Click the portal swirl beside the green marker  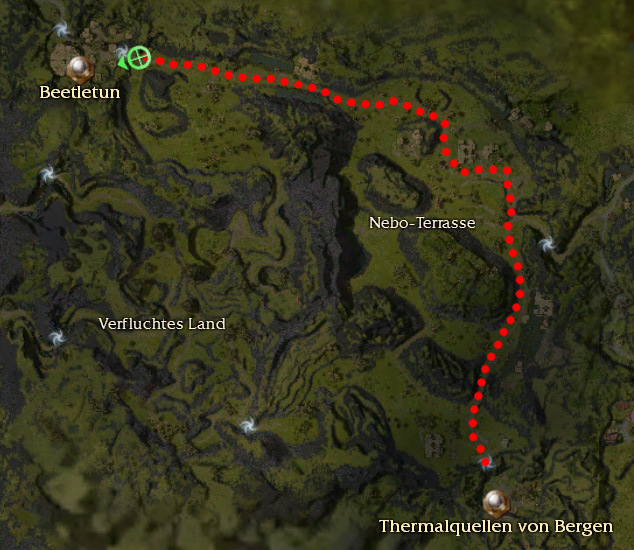click(122, 53)
